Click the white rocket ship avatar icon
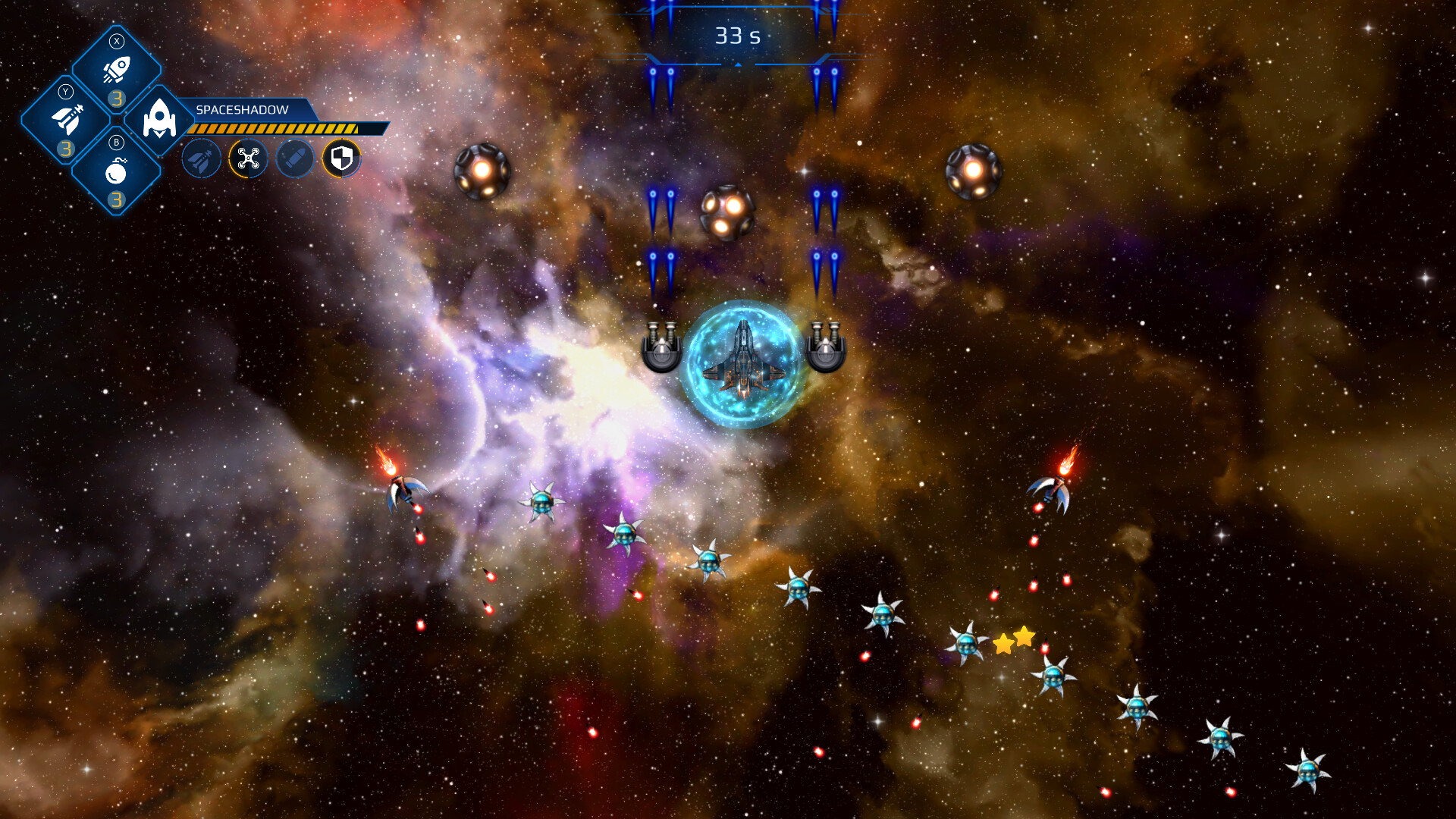 (158, 118)
